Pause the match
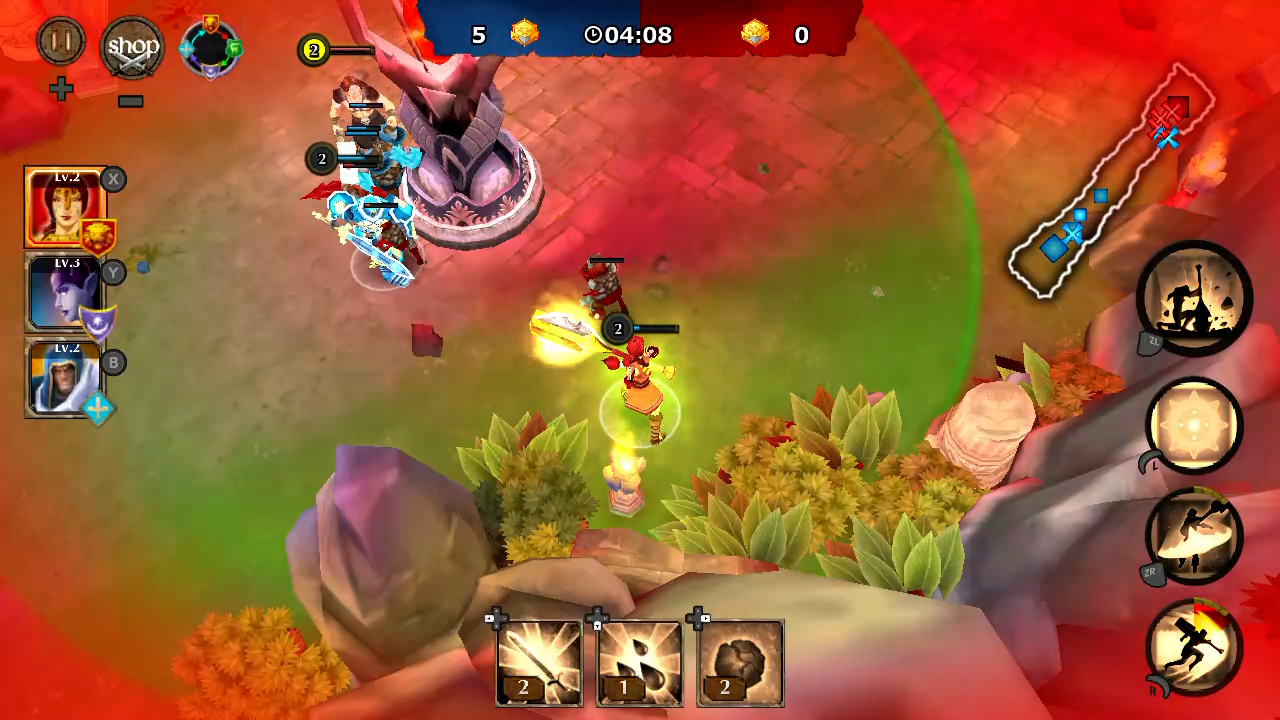 (60, 43)
